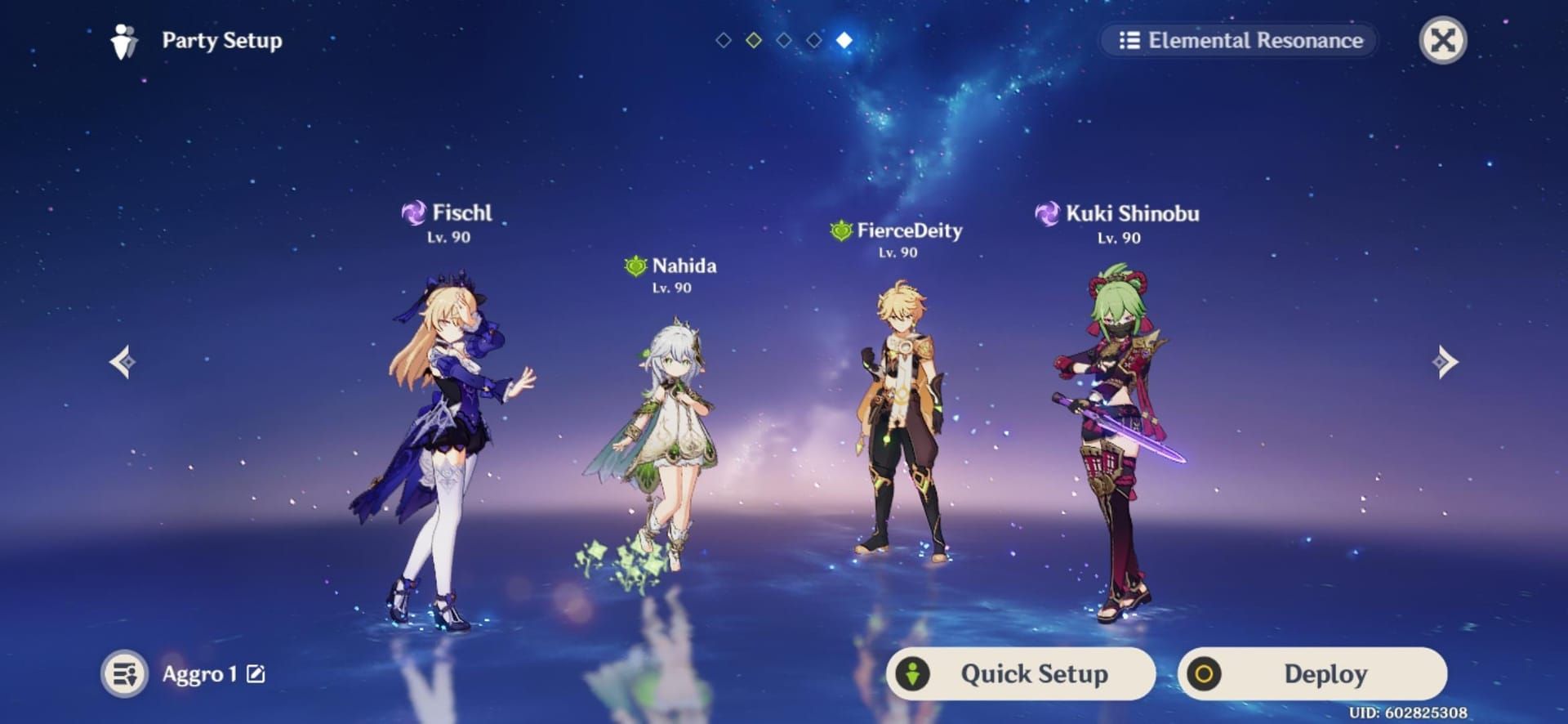
Task: Deploy the current party
Action: [1312, 673]
